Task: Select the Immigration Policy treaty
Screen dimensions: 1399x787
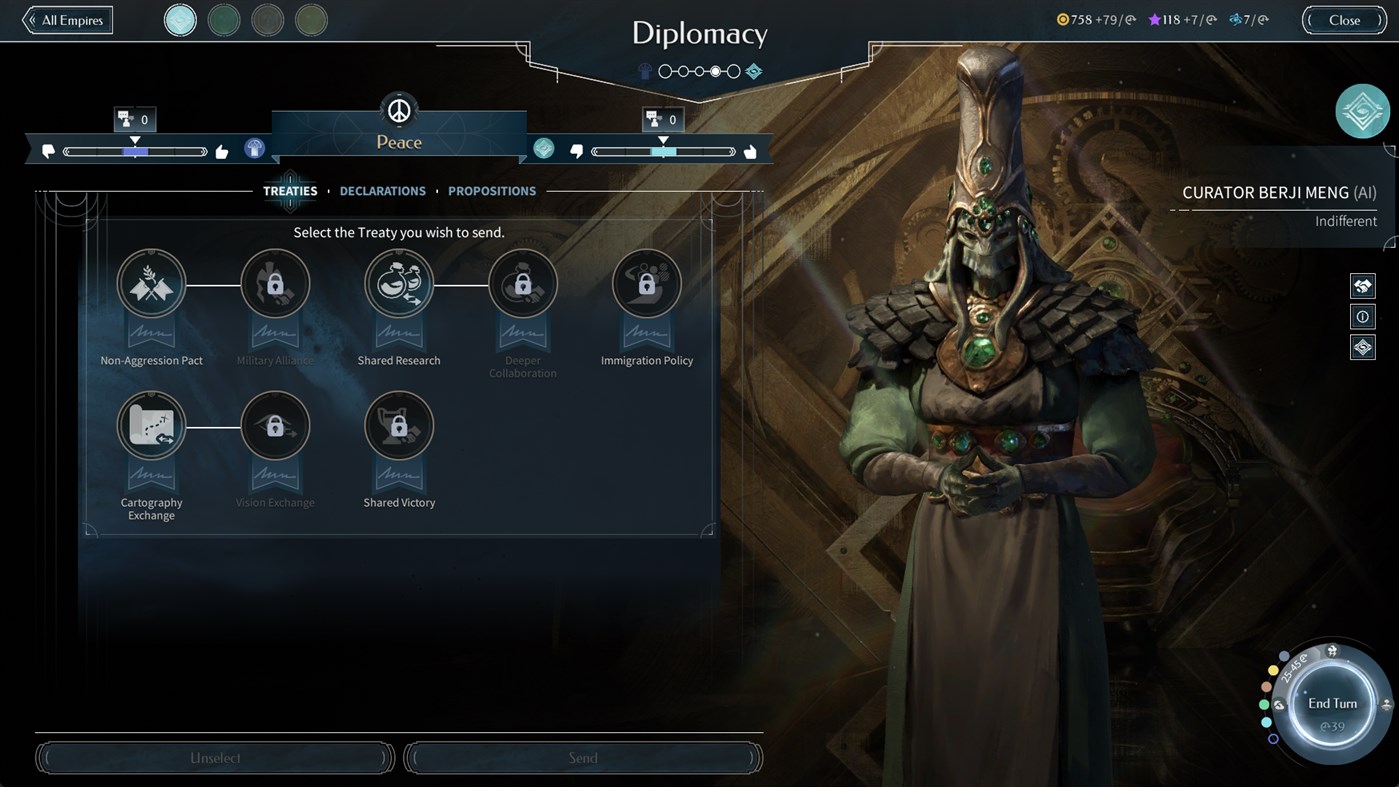Action: coord(646,283)
